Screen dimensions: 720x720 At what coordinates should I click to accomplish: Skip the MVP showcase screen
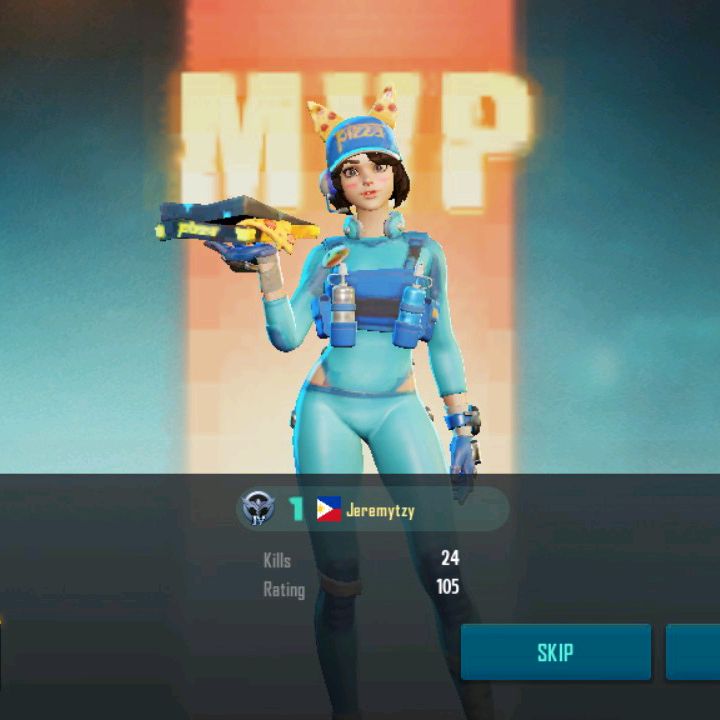pos(555,653)
